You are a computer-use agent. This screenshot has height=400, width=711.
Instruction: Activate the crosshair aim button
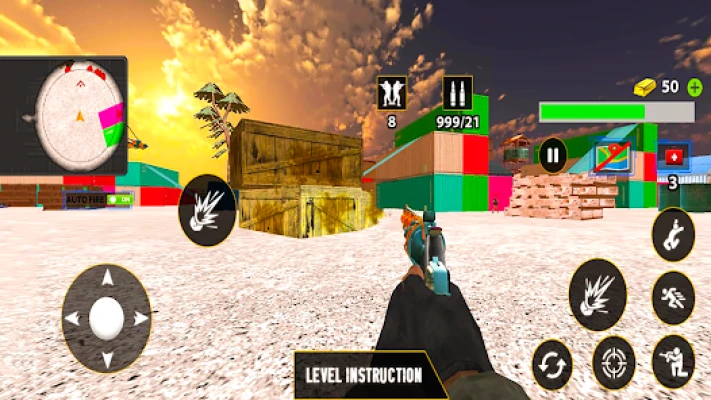click(614, 363)
